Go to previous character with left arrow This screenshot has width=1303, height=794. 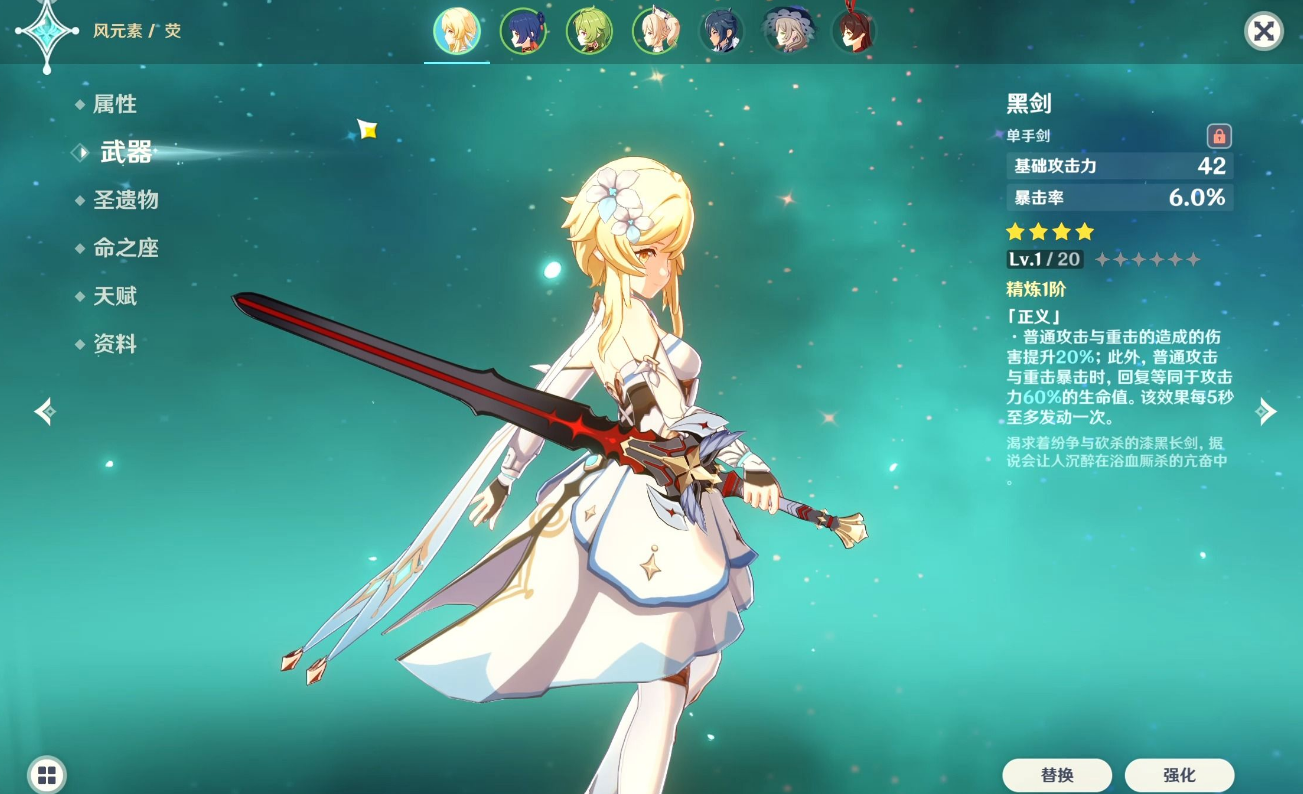point(45,411)
